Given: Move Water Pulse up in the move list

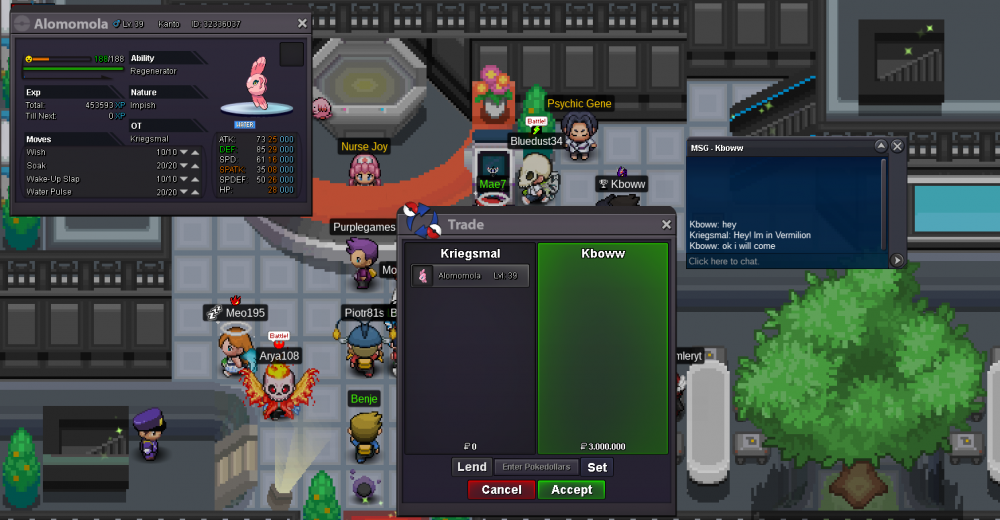Looking at the screenshot, I should point(195,192).
